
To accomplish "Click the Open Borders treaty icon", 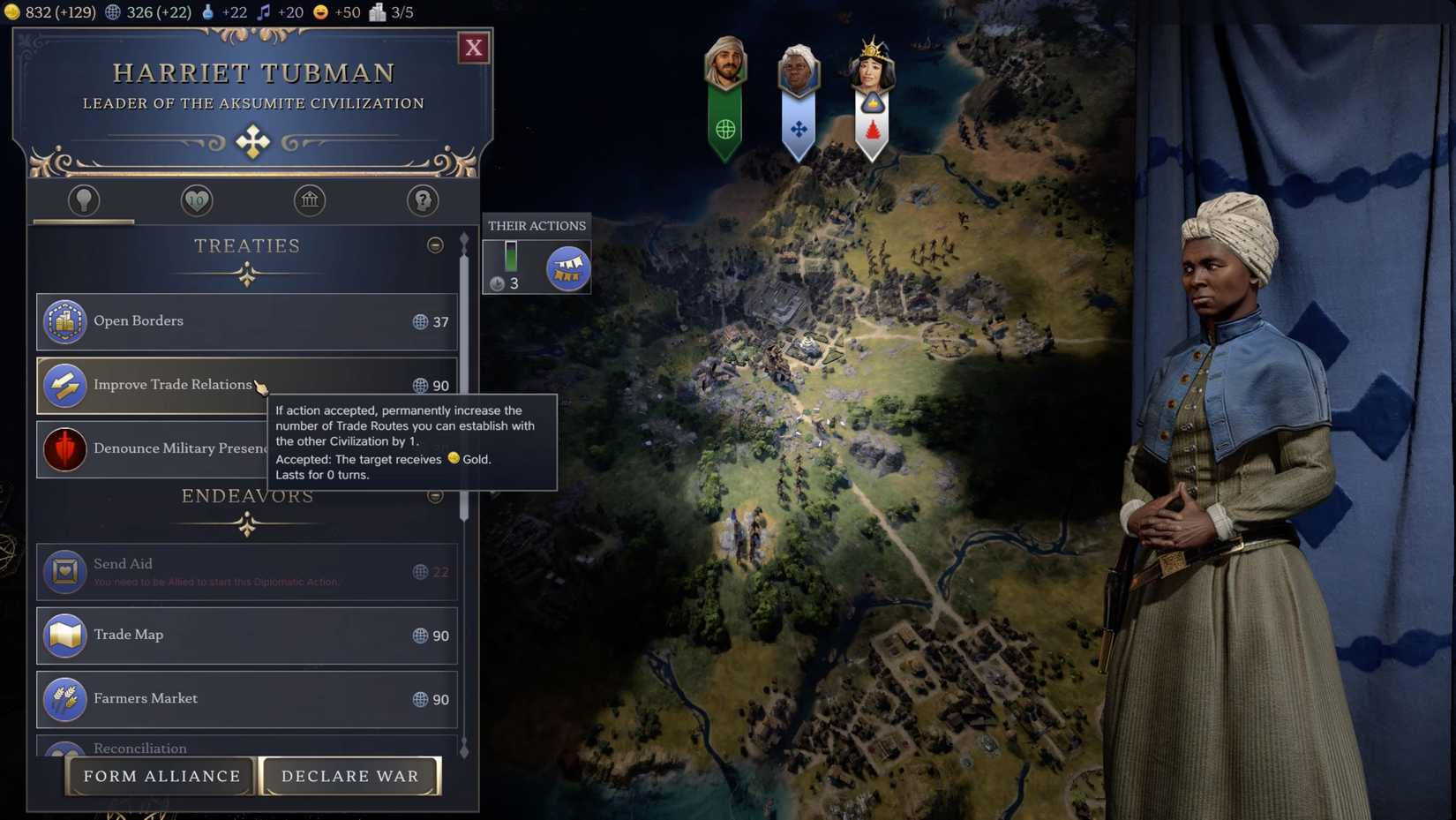I will [x=64, y=321].
